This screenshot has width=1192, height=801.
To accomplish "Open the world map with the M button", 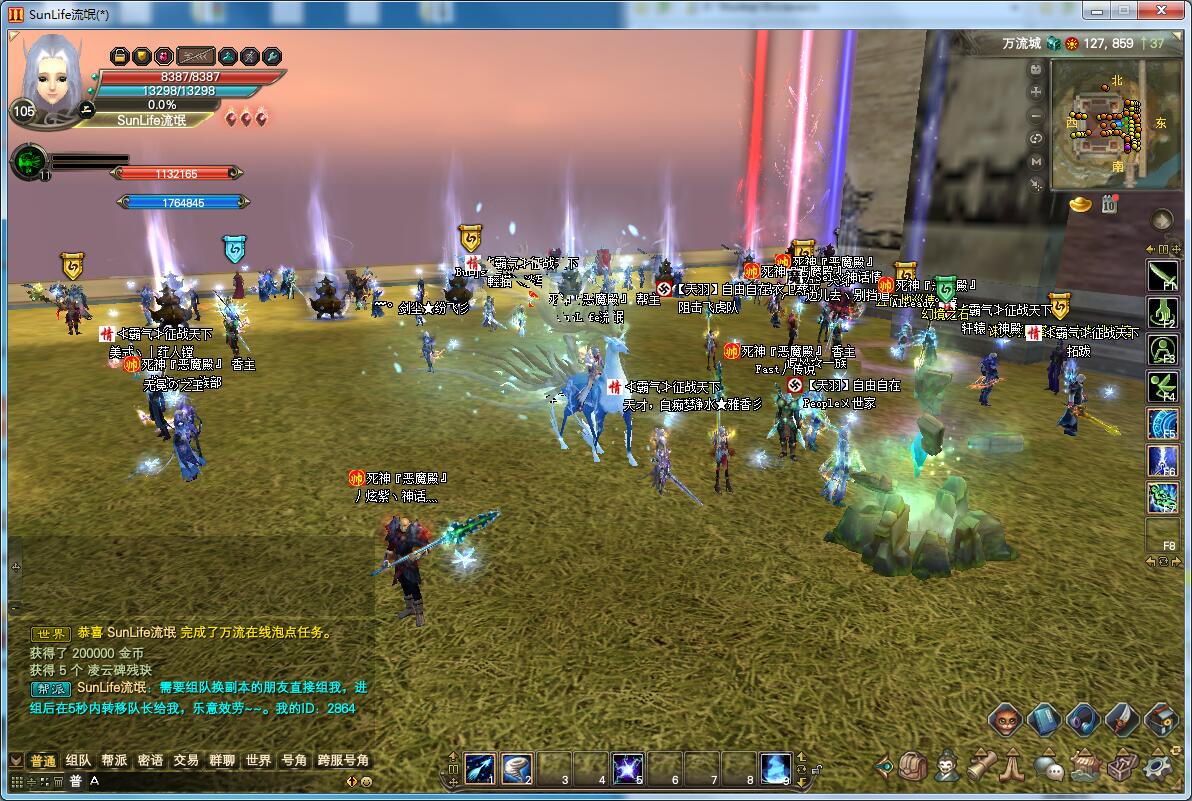I will coord(1036,161).
